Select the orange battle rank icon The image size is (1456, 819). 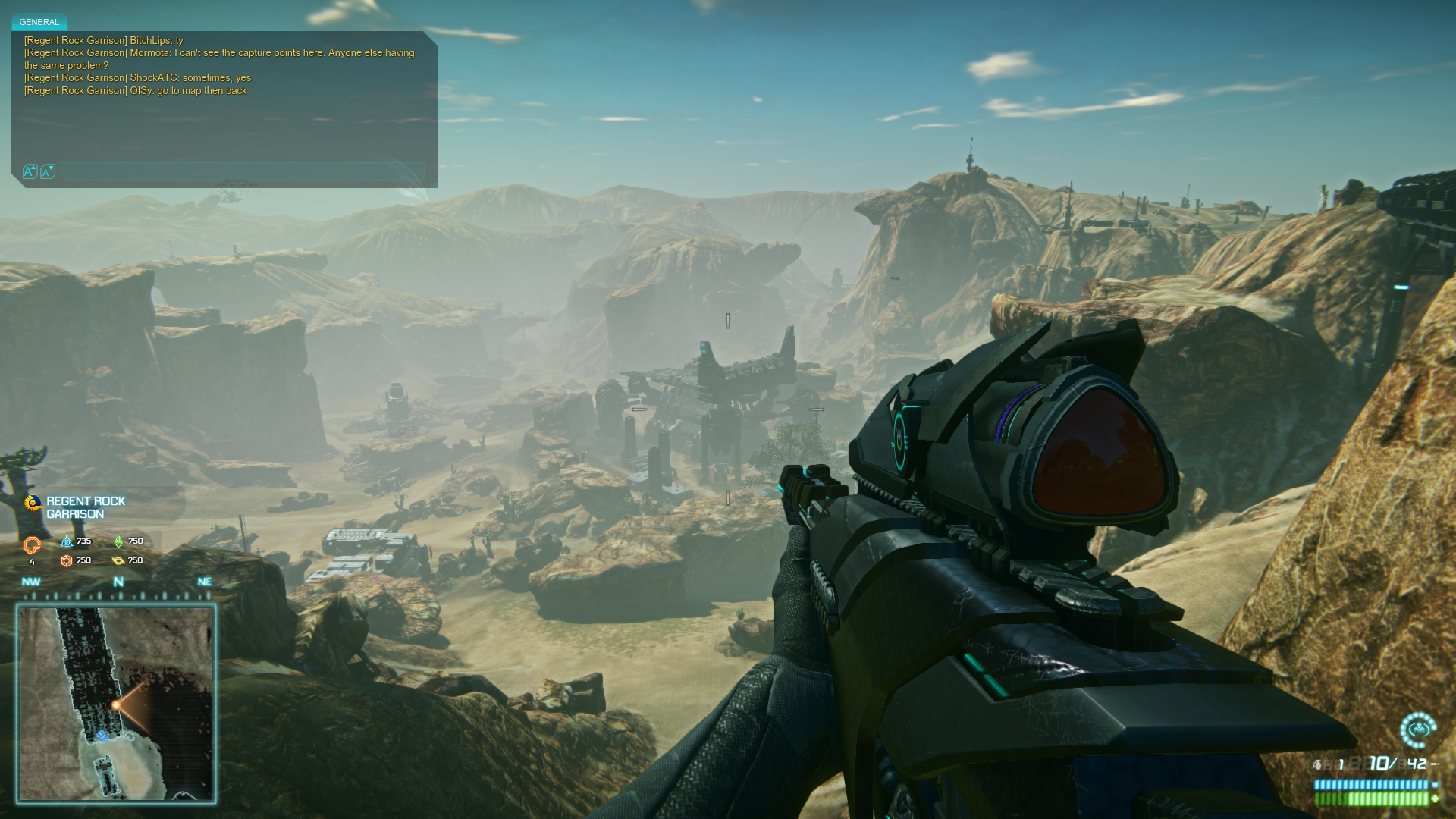click(32, 544)
